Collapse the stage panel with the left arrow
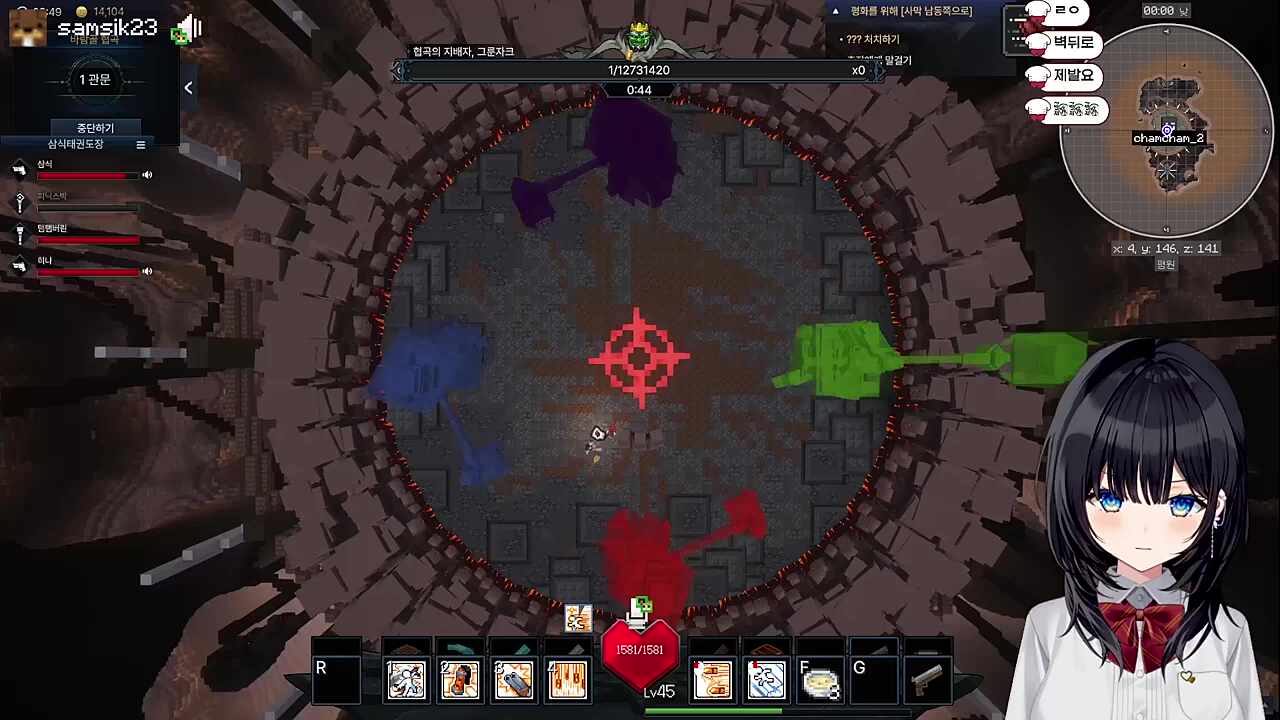This screenshot has height=720, width=1280. pyautogui.click(x=188, y=88)
